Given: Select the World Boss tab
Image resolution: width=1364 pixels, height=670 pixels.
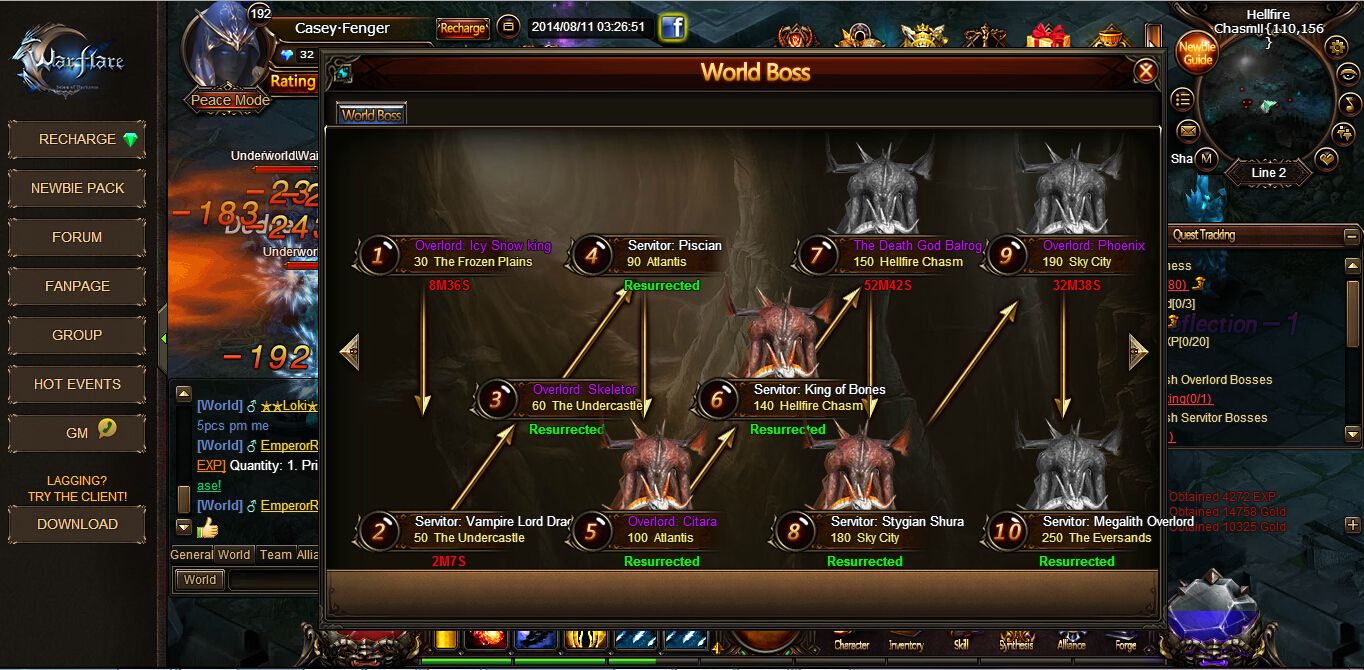Looking at the screenshot, I should 371,115.
